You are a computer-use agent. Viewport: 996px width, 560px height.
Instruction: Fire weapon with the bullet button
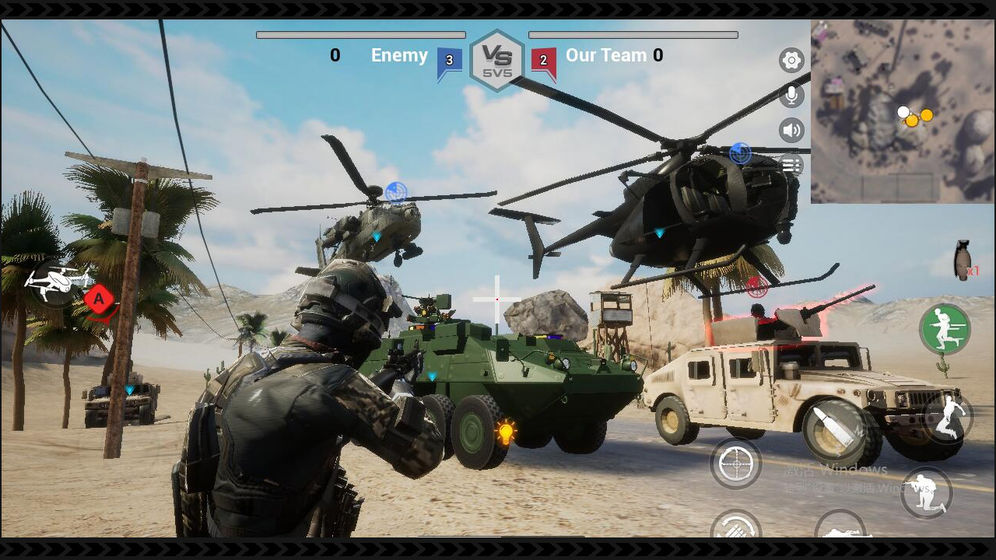coord(833,431)
